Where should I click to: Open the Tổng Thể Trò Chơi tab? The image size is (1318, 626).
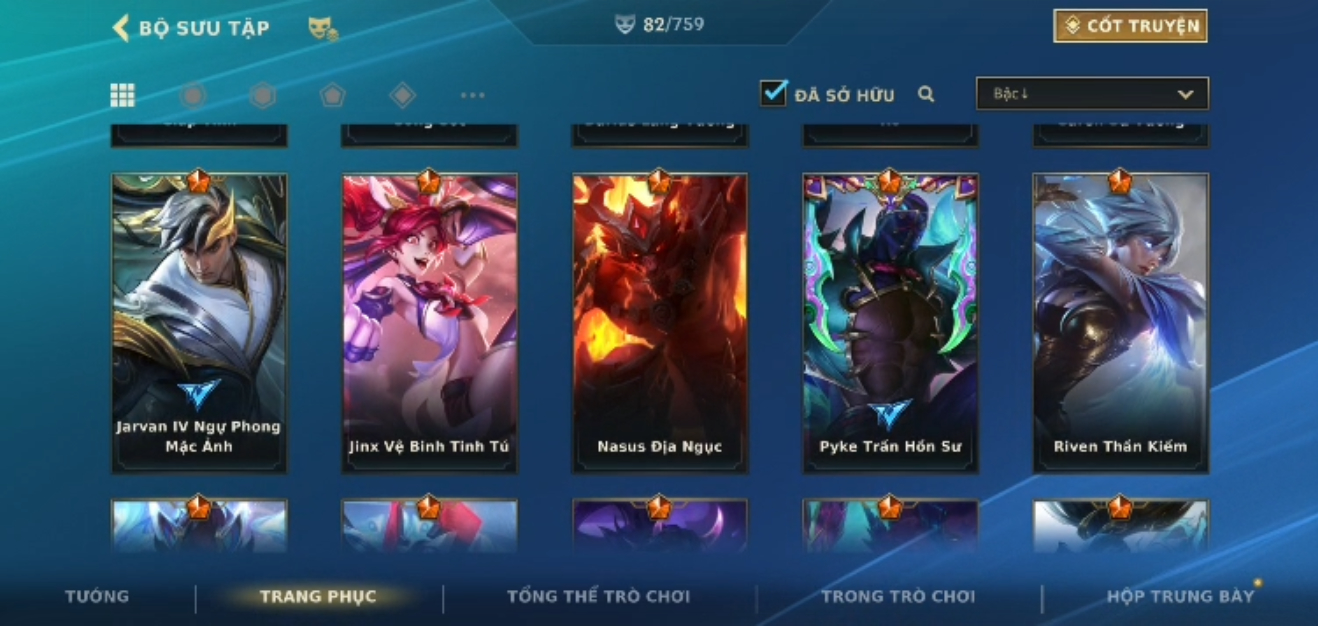coord(598,597)
